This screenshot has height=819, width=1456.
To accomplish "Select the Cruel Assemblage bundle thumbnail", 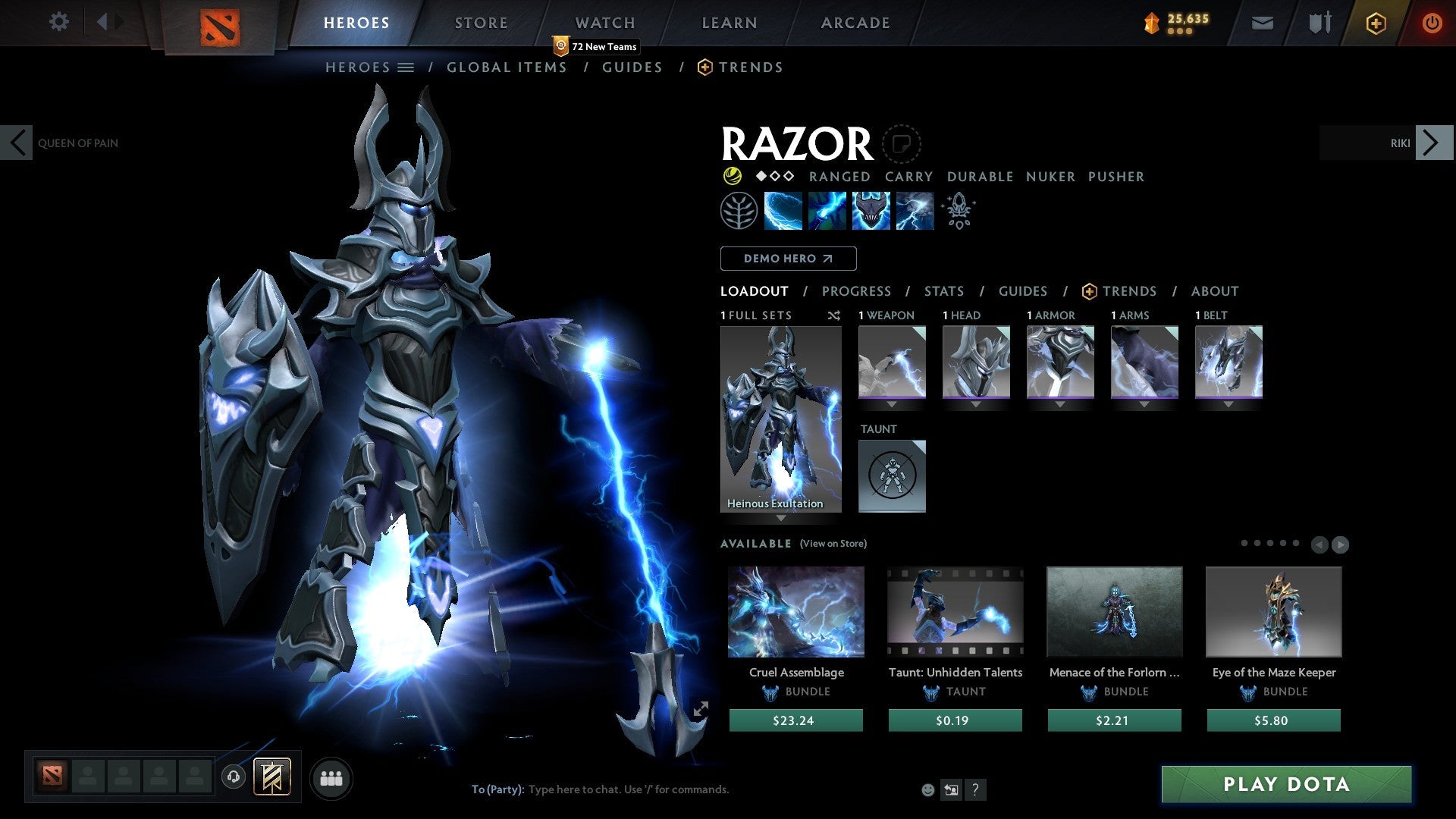I will pyautogui.click(x=795, y=611).
